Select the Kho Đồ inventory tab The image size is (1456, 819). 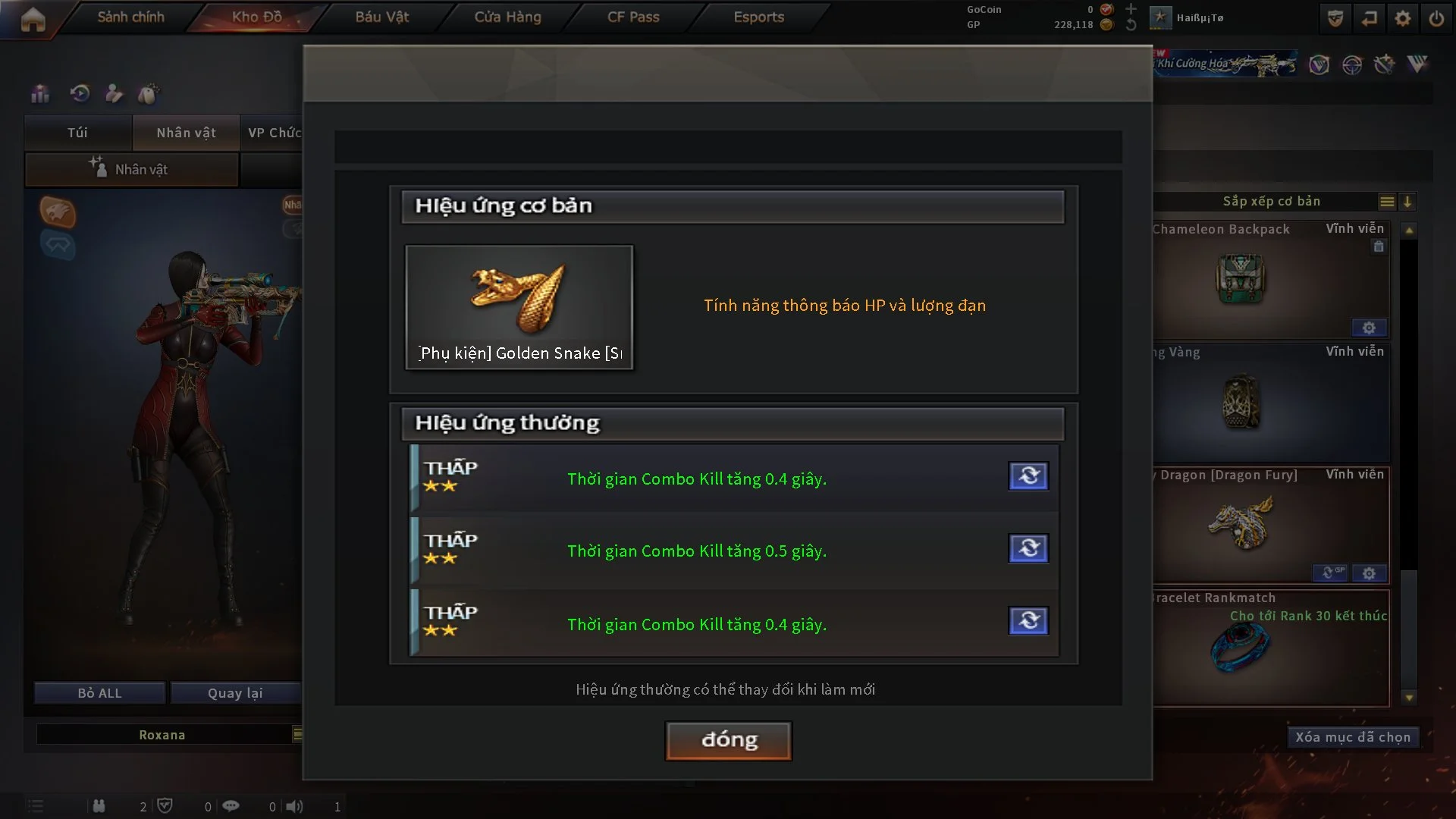[x=256, y=17]
